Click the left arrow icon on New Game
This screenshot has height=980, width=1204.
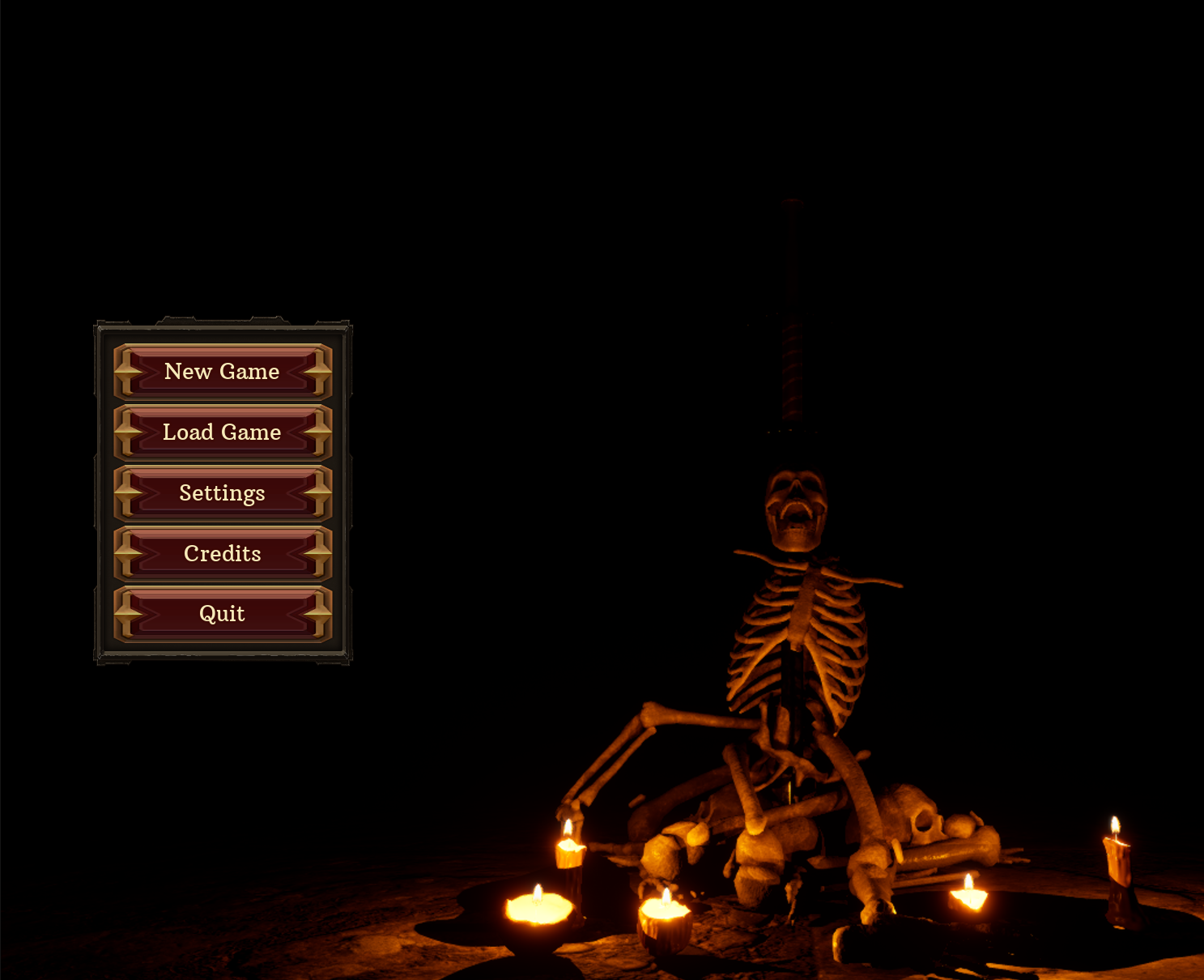[x=127, y=372]
